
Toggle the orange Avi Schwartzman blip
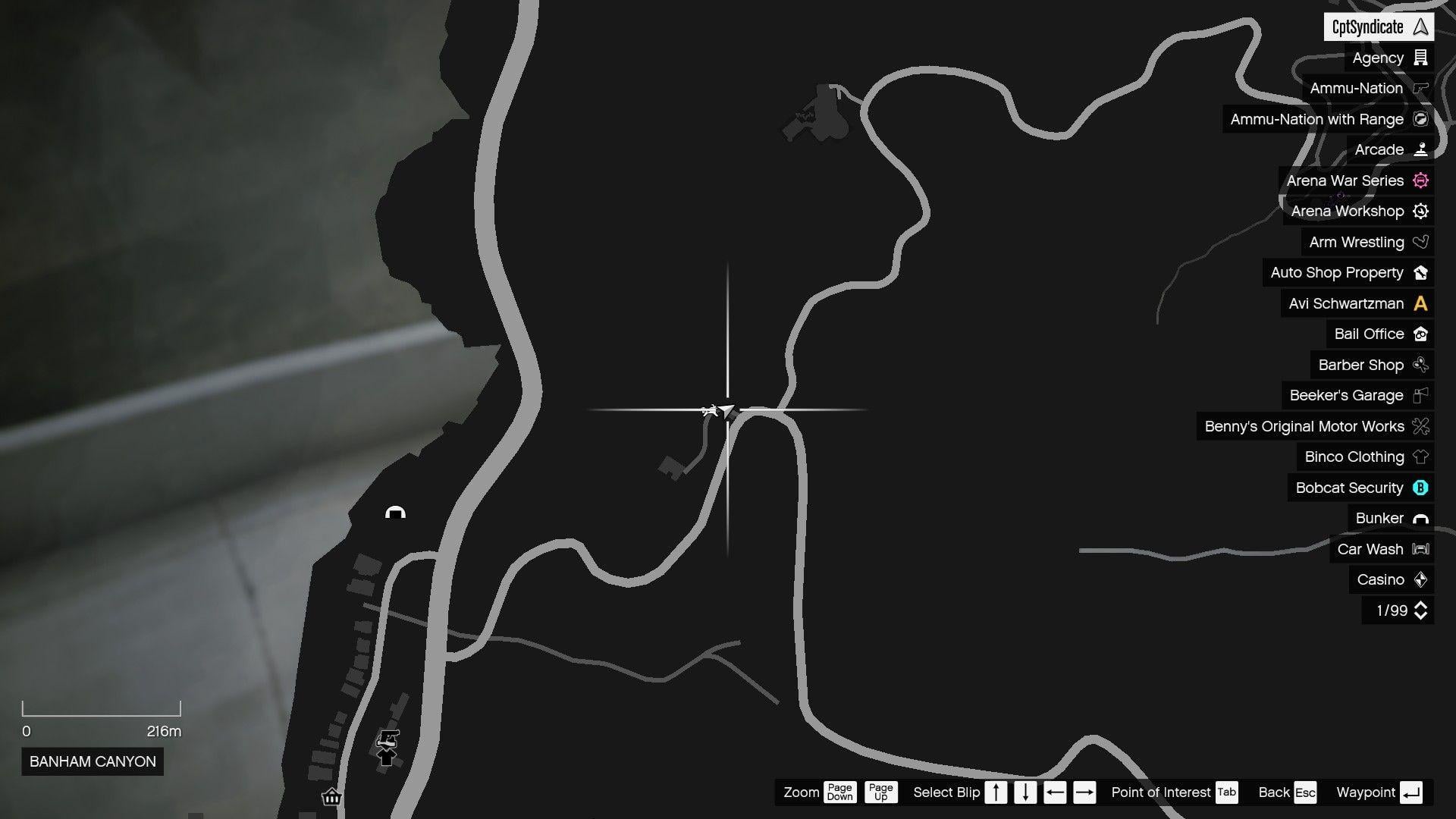tap(1420, 303)
